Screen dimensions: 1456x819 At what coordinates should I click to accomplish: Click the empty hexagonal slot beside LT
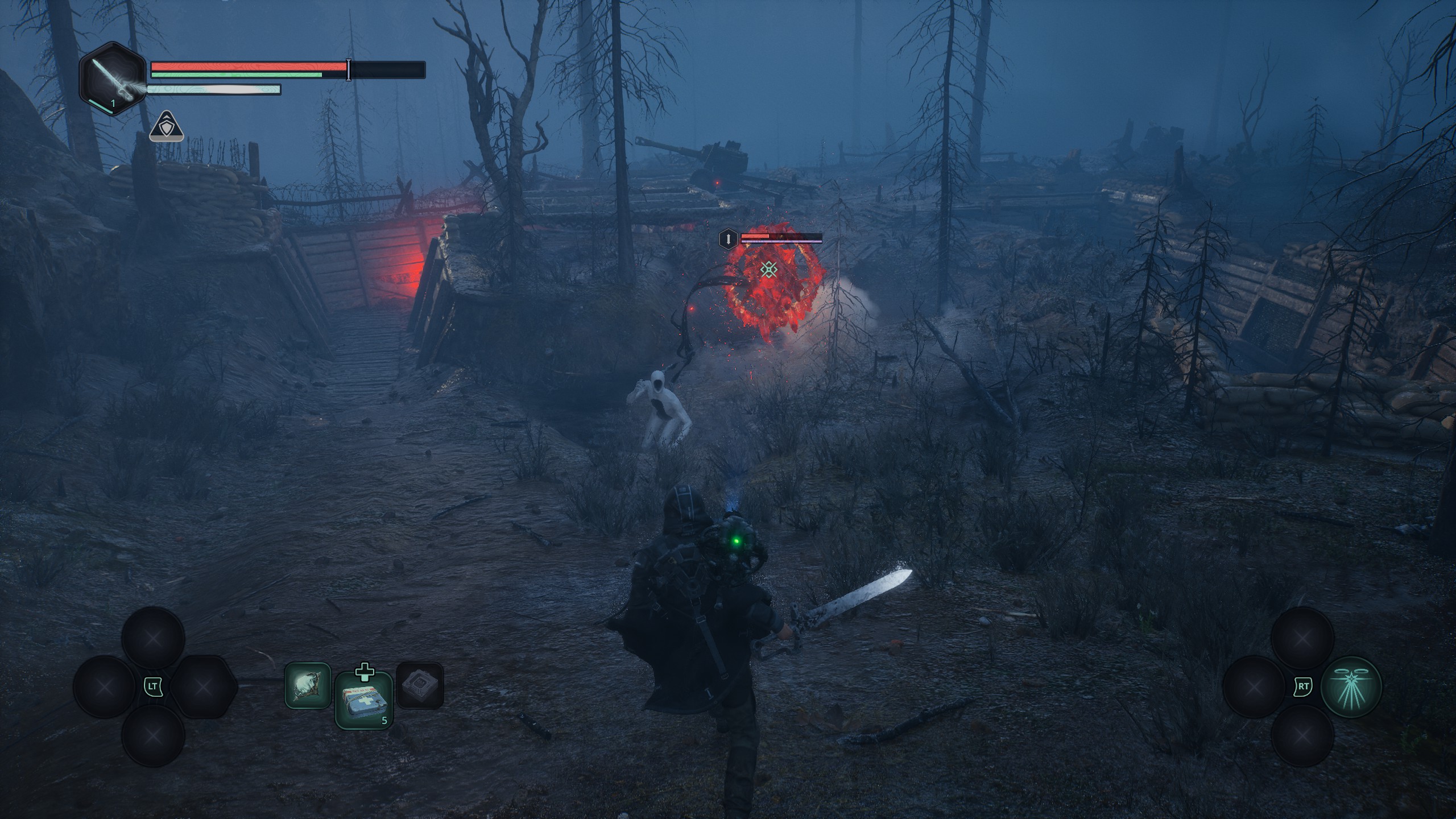pos(203,687)
